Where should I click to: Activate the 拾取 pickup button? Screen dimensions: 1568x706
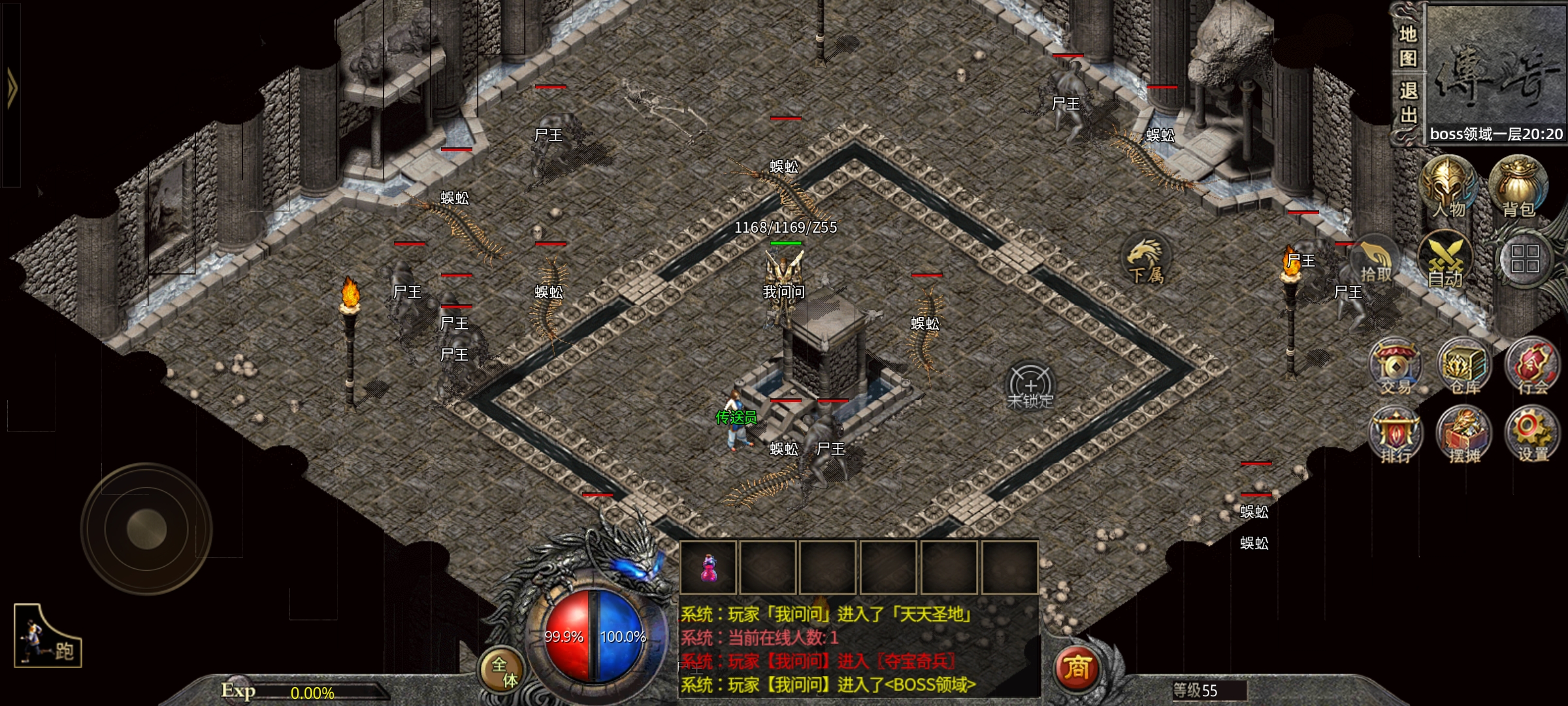point(1375,261)
